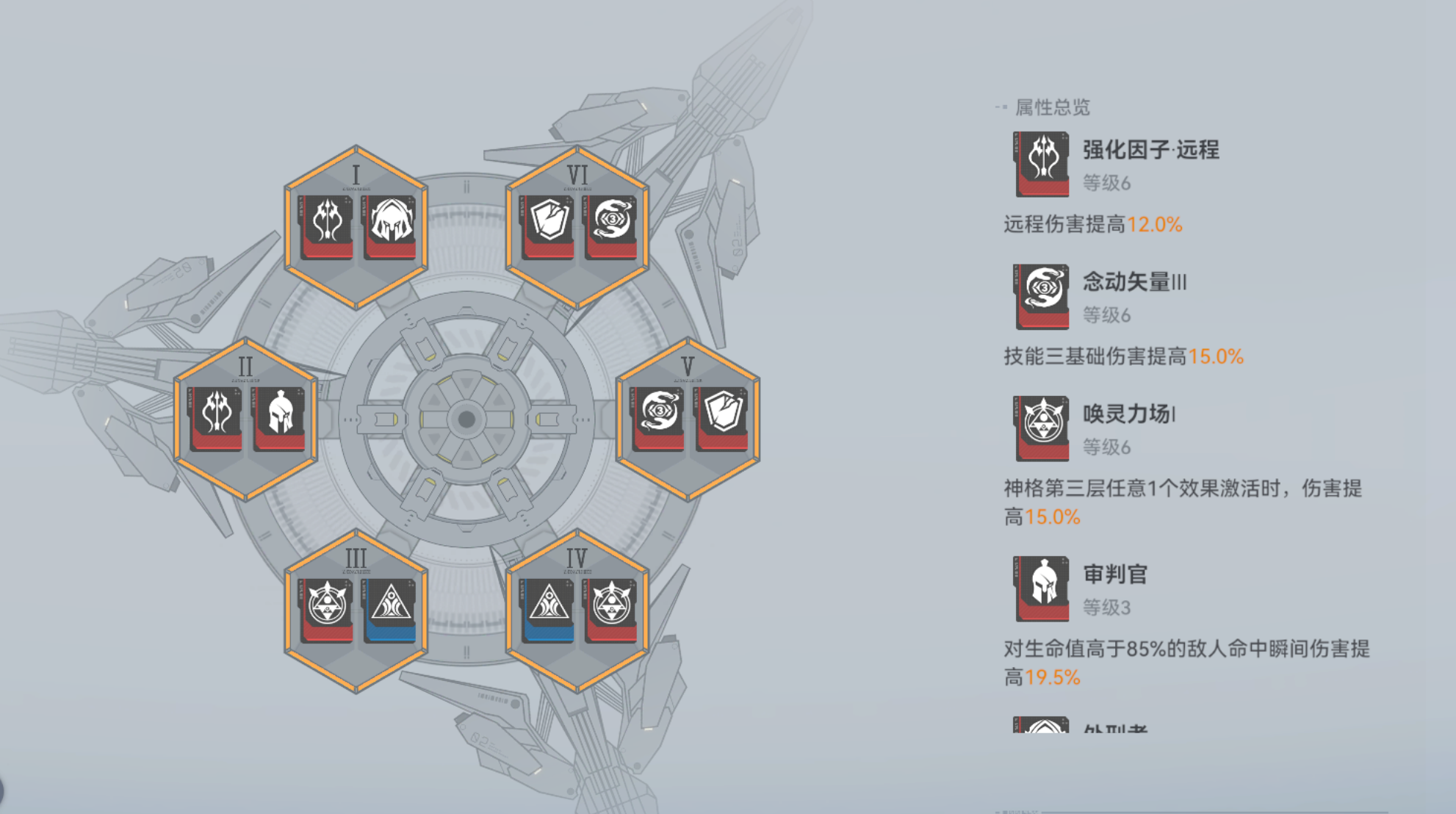Select the swirl chip in slot V
Image resolution: width=1456 pixels, height=814 pixels.
pyautogui.click(x=658, y=417)
